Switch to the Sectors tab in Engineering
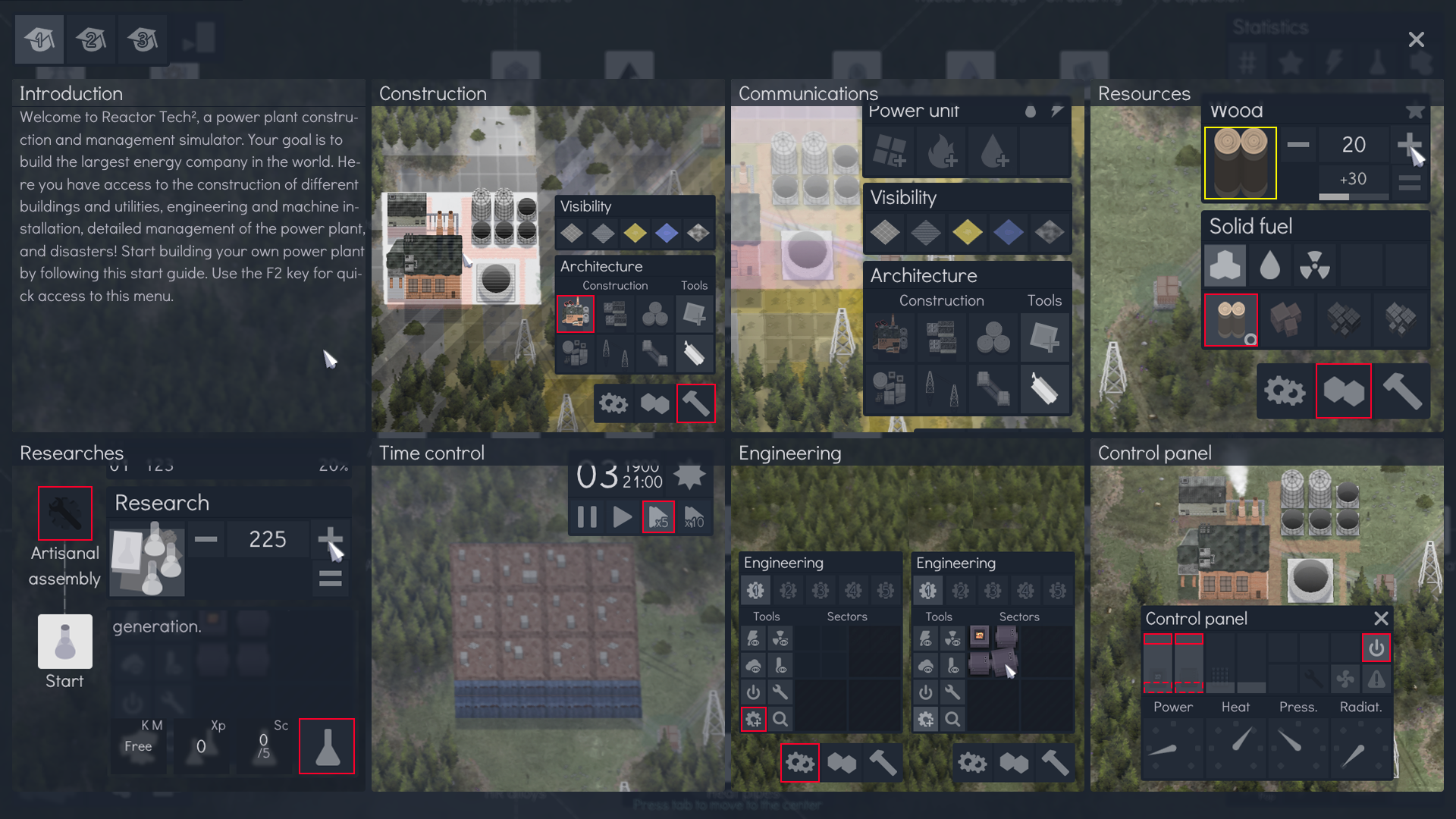Image resolution: width=1456 pixels, height=819 pixels. click(847, 616)
